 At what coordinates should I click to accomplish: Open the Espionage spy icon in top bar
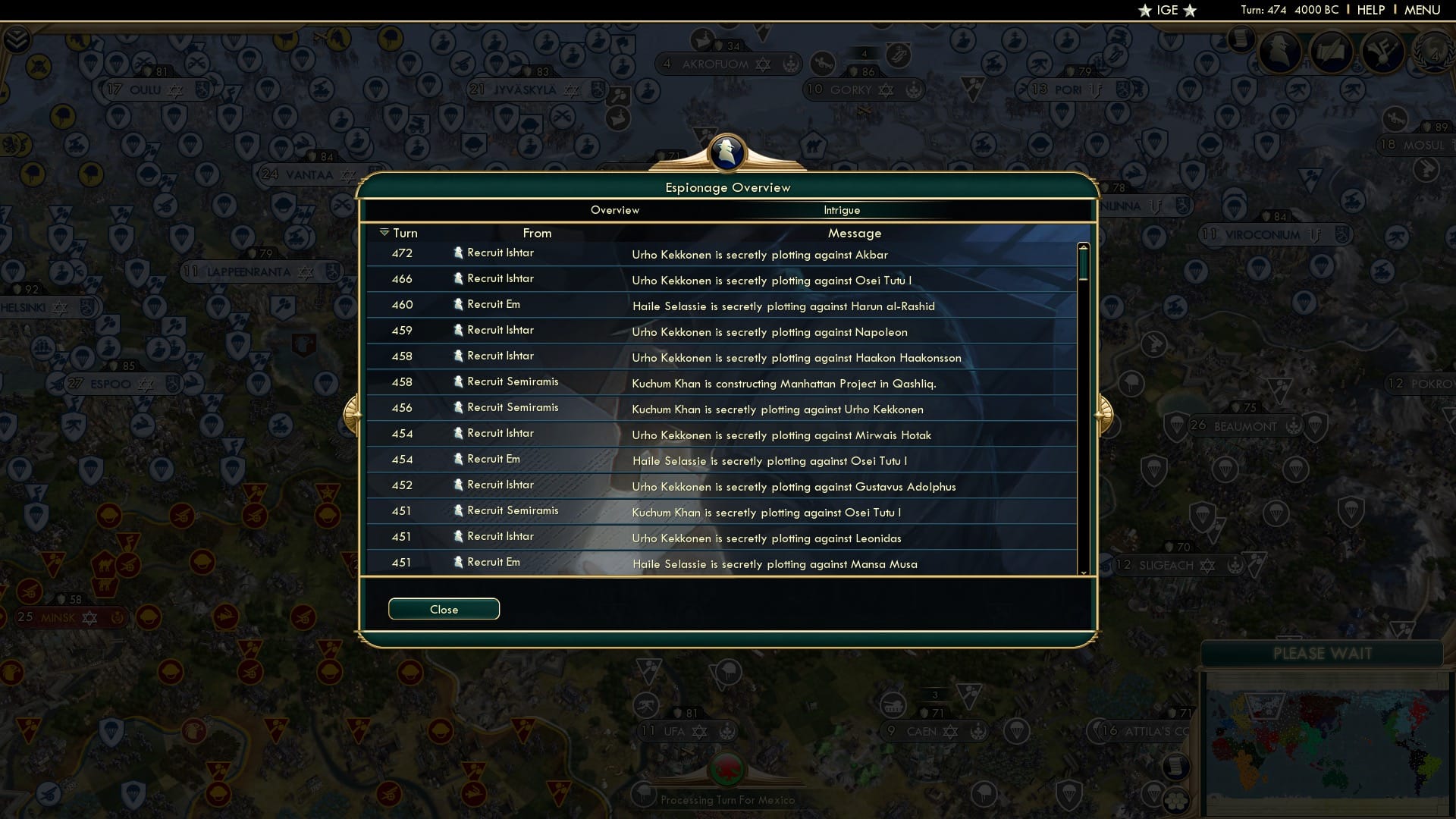1280,52
